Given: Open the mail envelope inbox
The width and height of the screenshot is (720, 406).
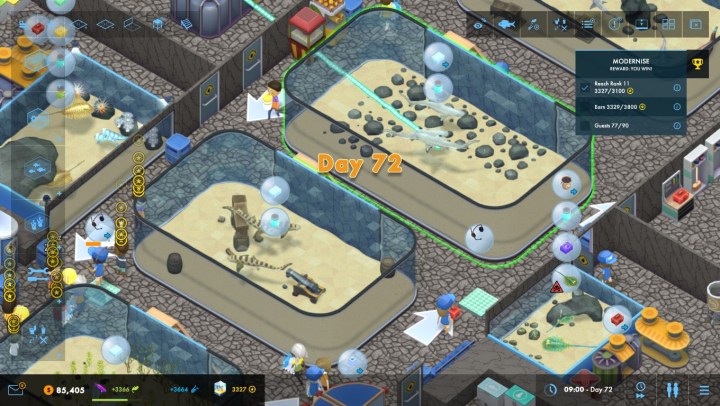Looking at the screenshot, I should pyautogui.click(x=16, y=389).
